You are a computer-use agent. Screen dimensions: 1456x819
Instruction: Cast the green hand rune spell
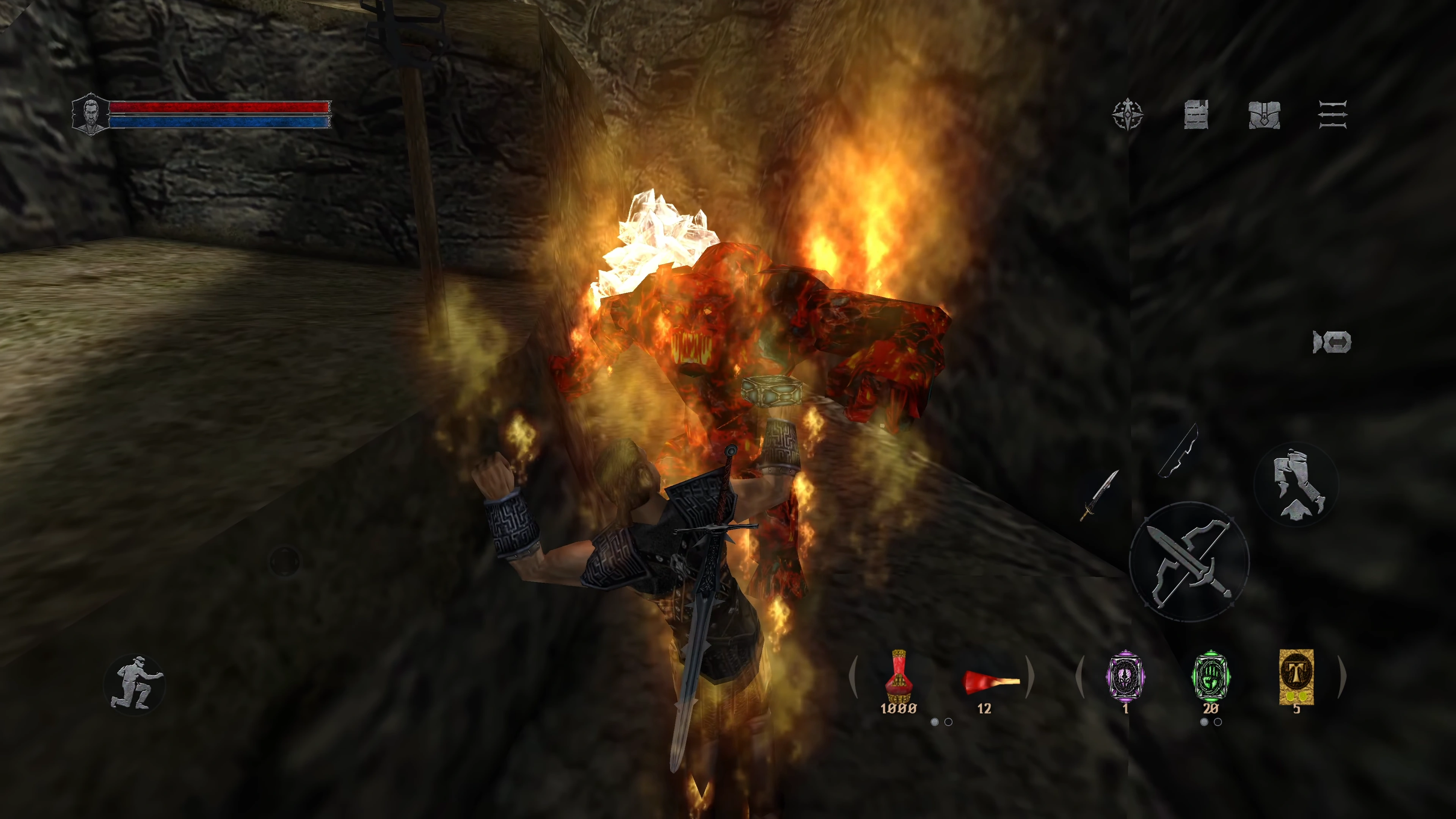pyautogui.click(x=1210, y=676)
